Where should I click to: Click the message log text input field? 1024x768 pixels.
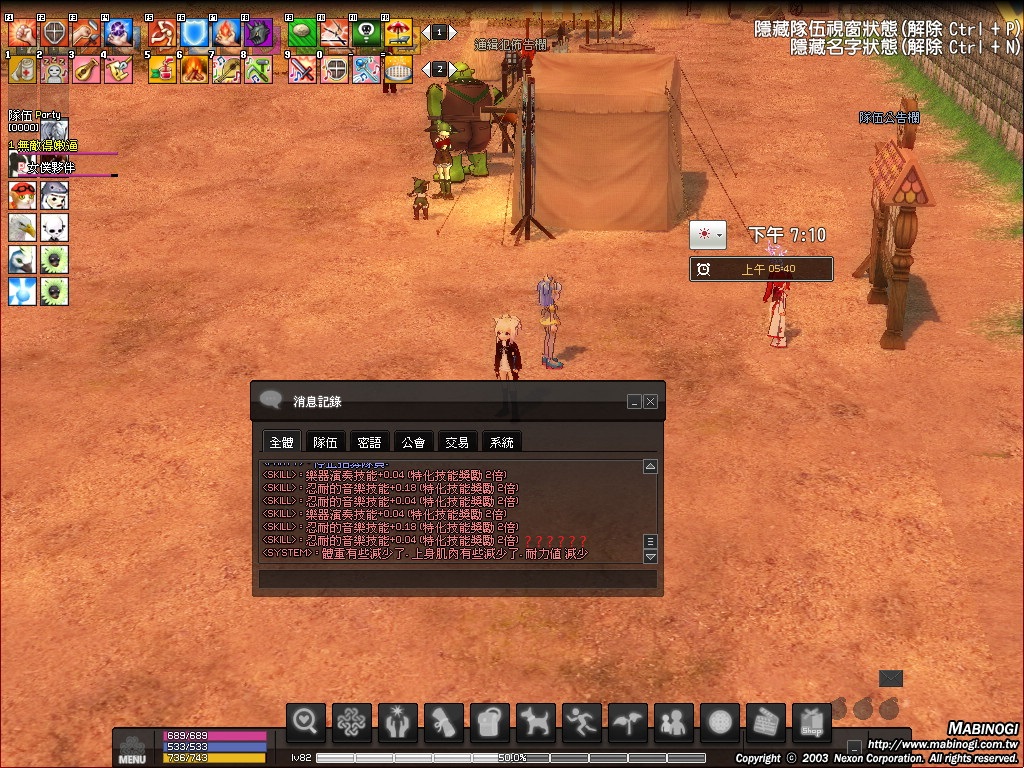click(458, 578)
